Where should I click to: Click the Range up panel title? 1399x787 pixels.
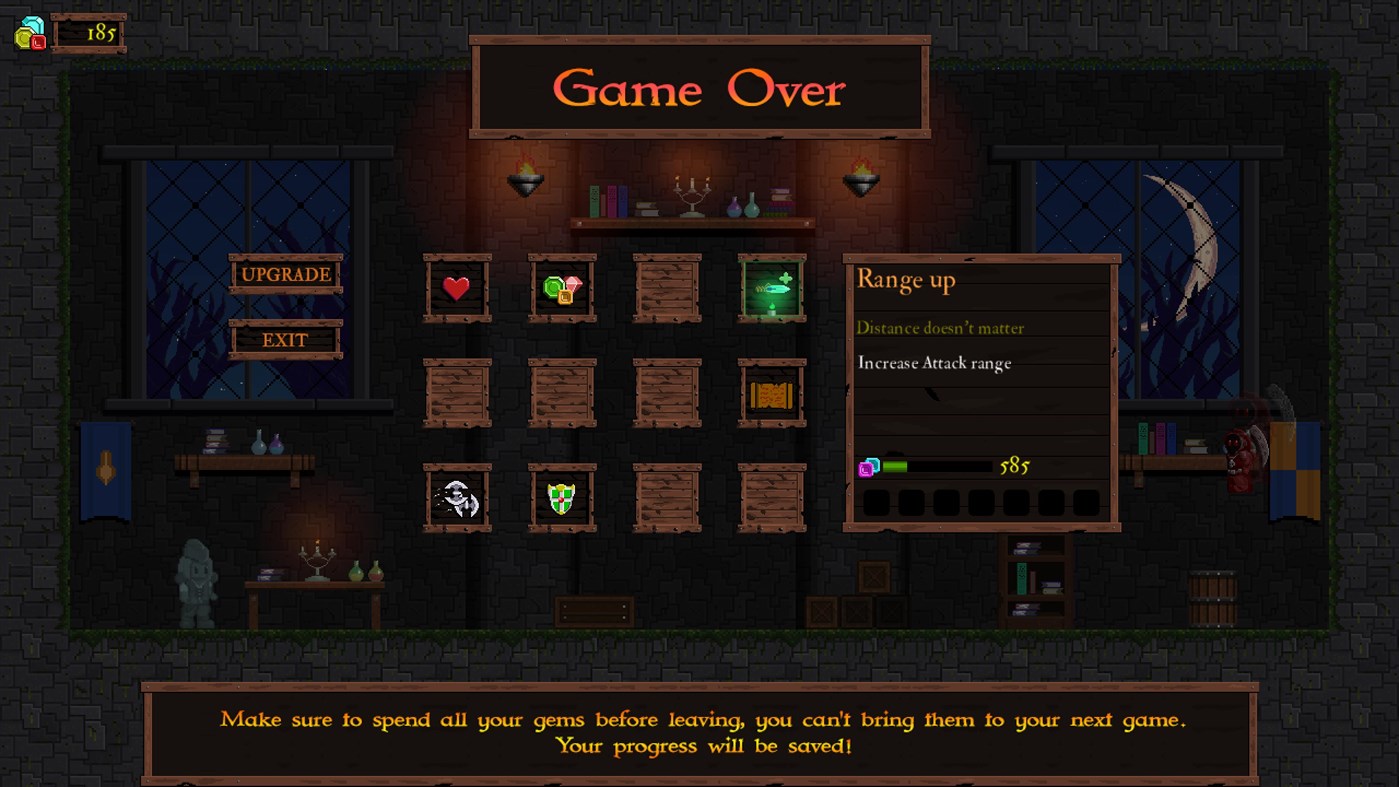905,281
